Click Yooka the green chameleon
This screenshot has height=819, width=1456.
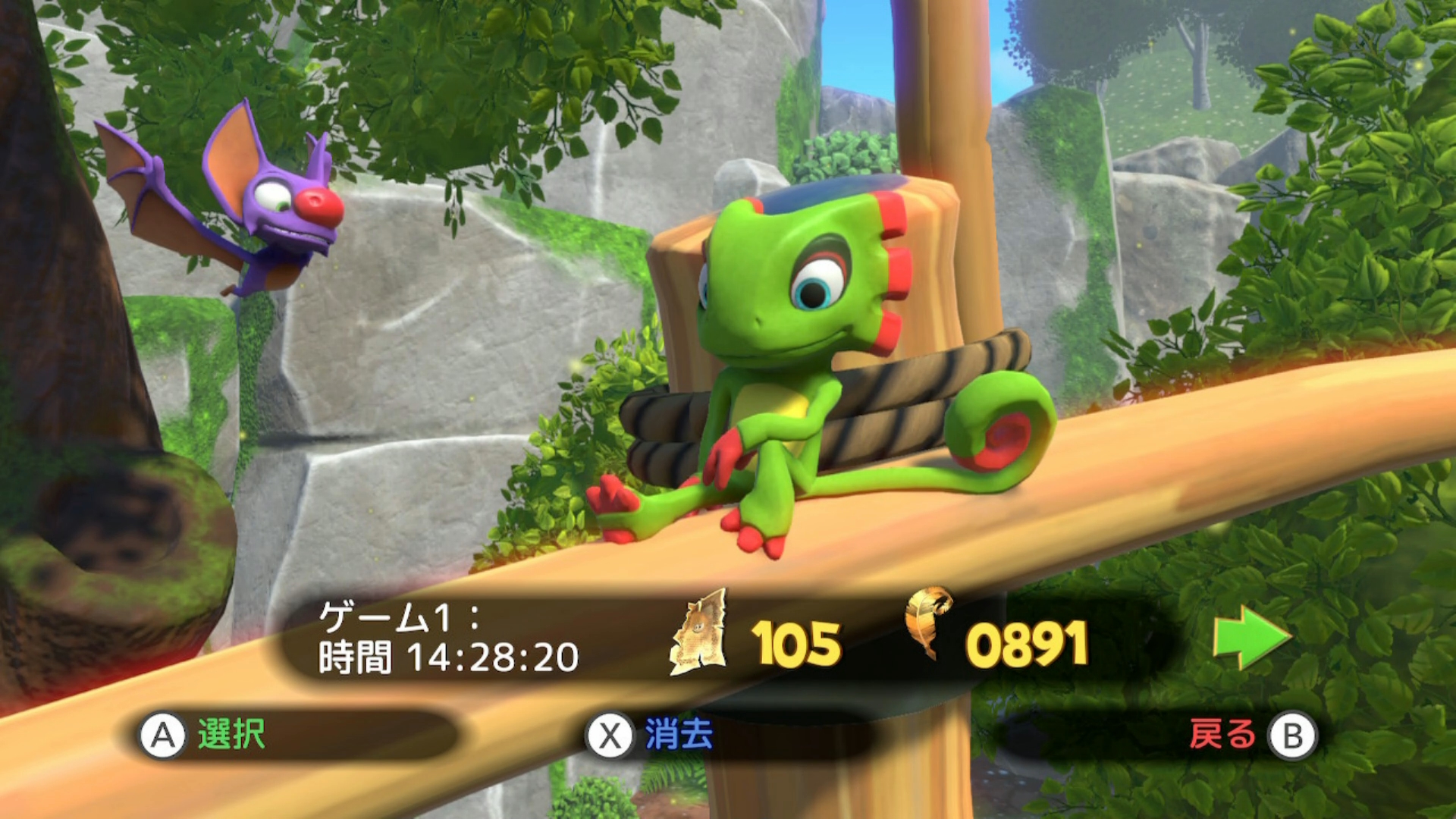(x=796, y=341)
